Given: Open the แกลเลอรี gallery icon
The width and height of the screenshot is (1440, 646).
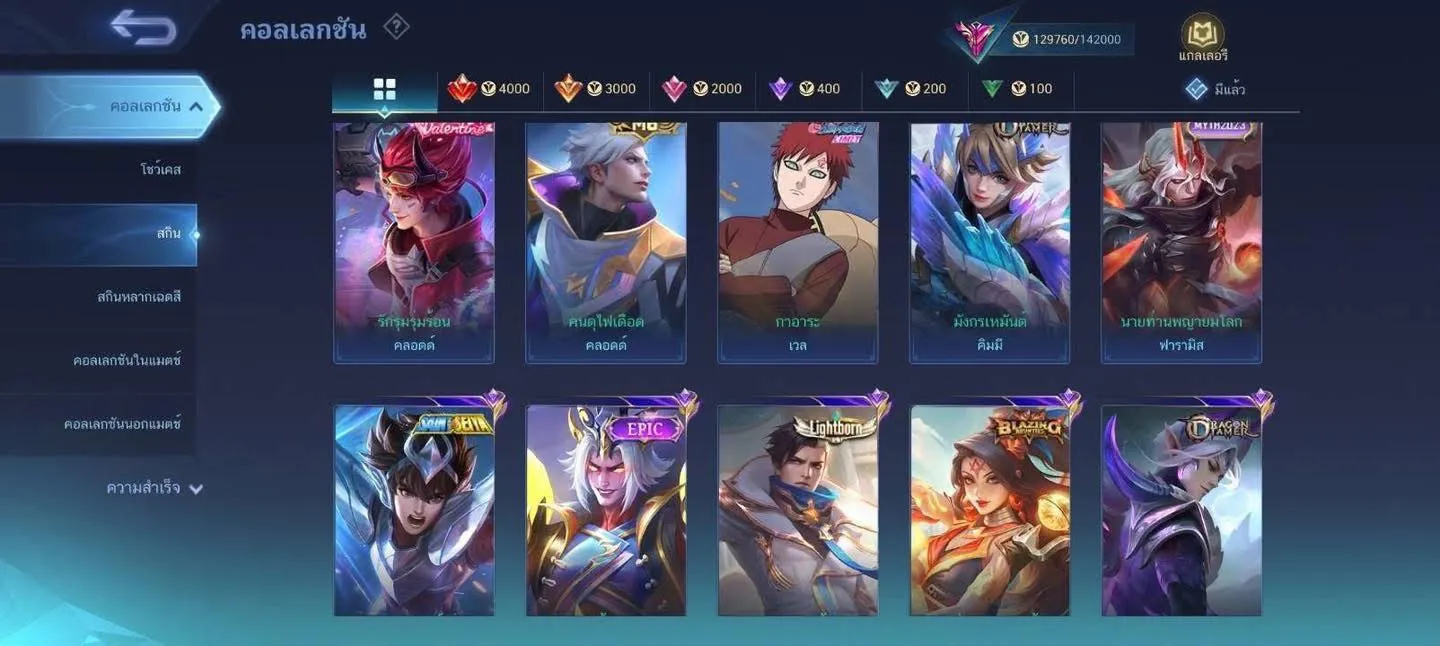Looking at the screenshot, I should (x=1203, y=38).
